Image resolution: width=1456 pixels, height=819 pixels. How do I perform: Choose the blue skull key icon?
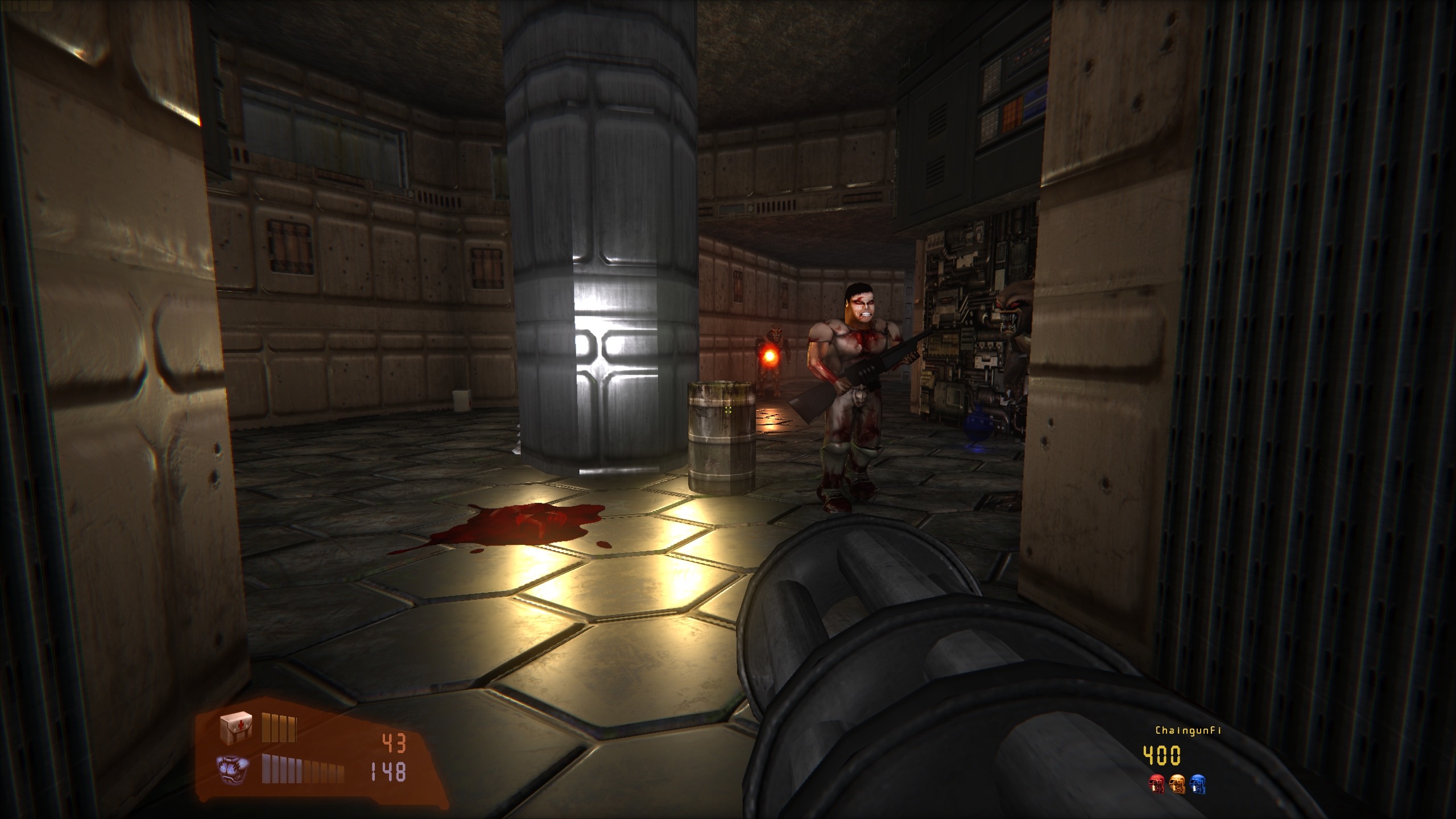tap(1197, 784)
